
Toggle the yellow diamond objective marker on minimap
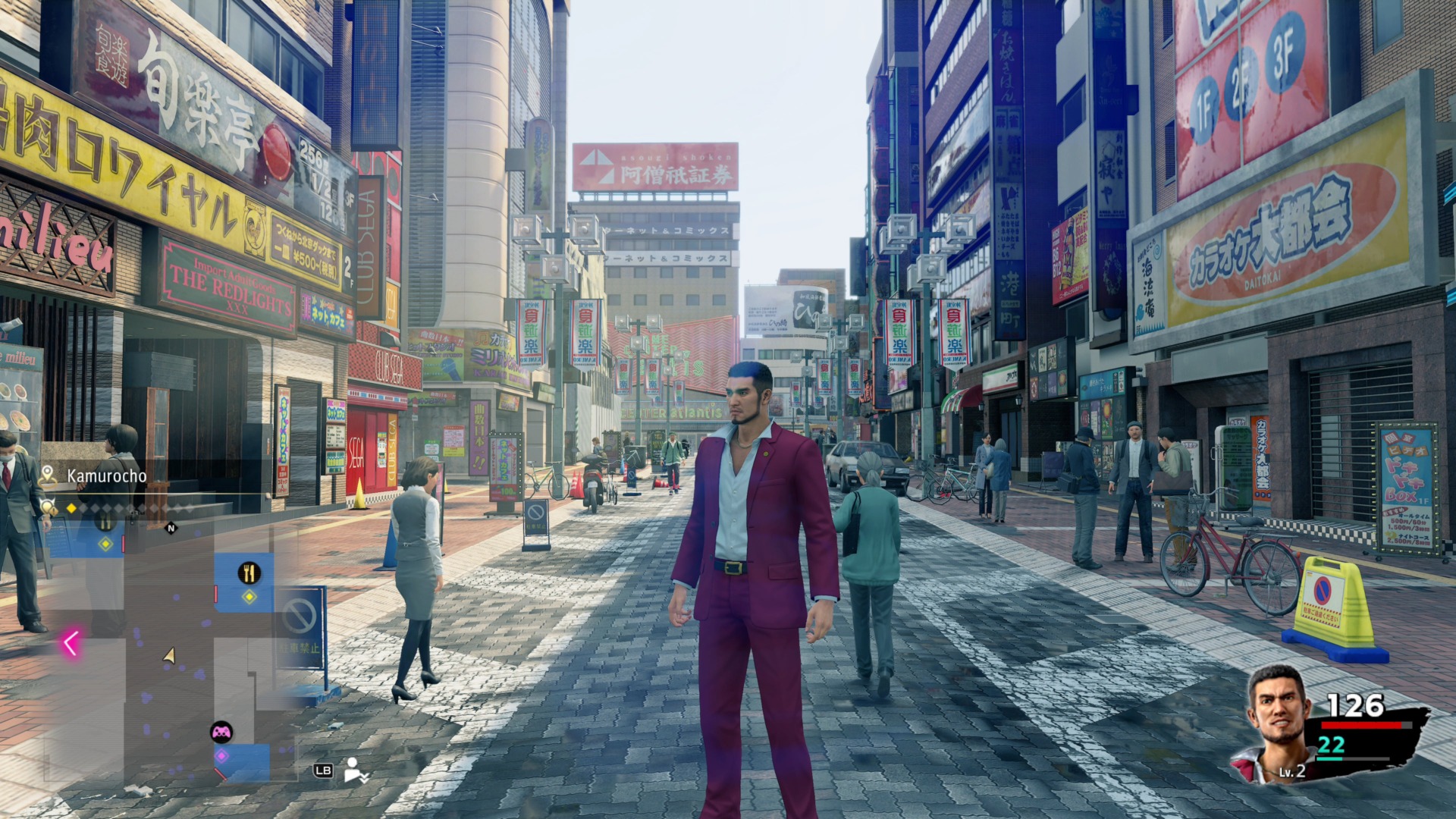pyautogui.click(x=249, y=598)
